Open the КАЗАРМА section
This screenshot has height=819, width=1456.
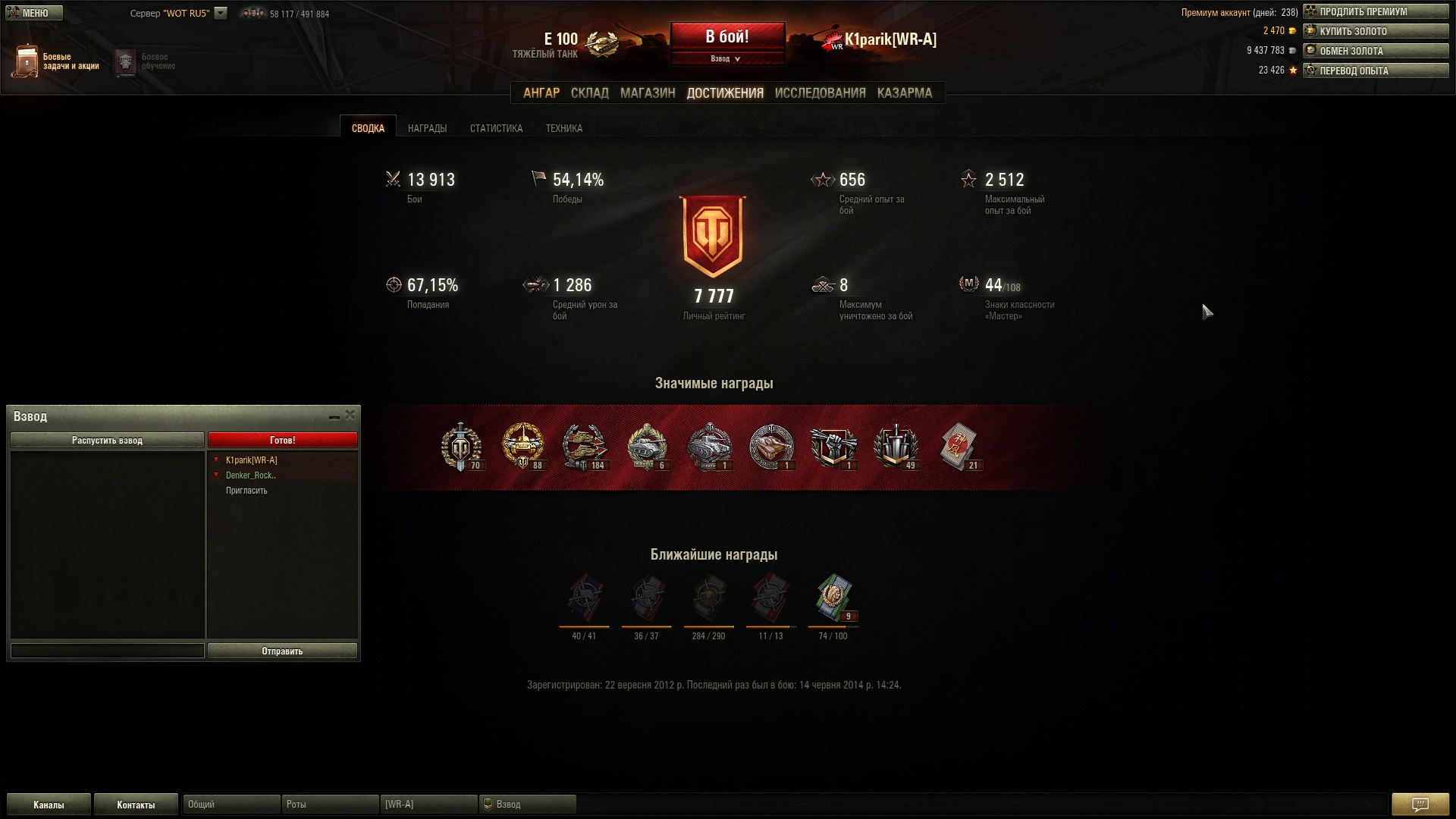coord(904,93)
